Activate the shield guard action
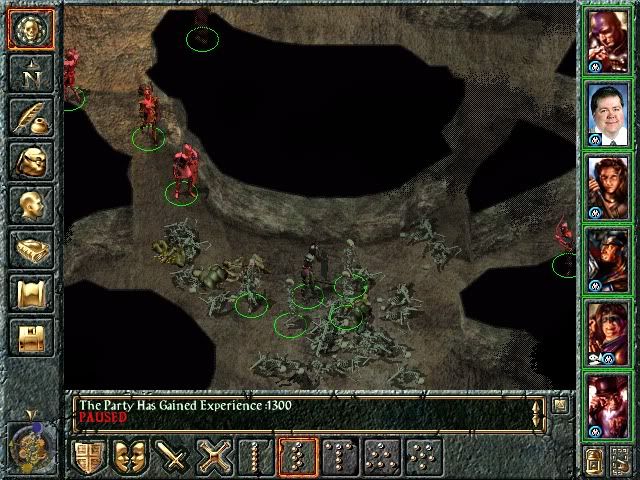 pos(90,458)
